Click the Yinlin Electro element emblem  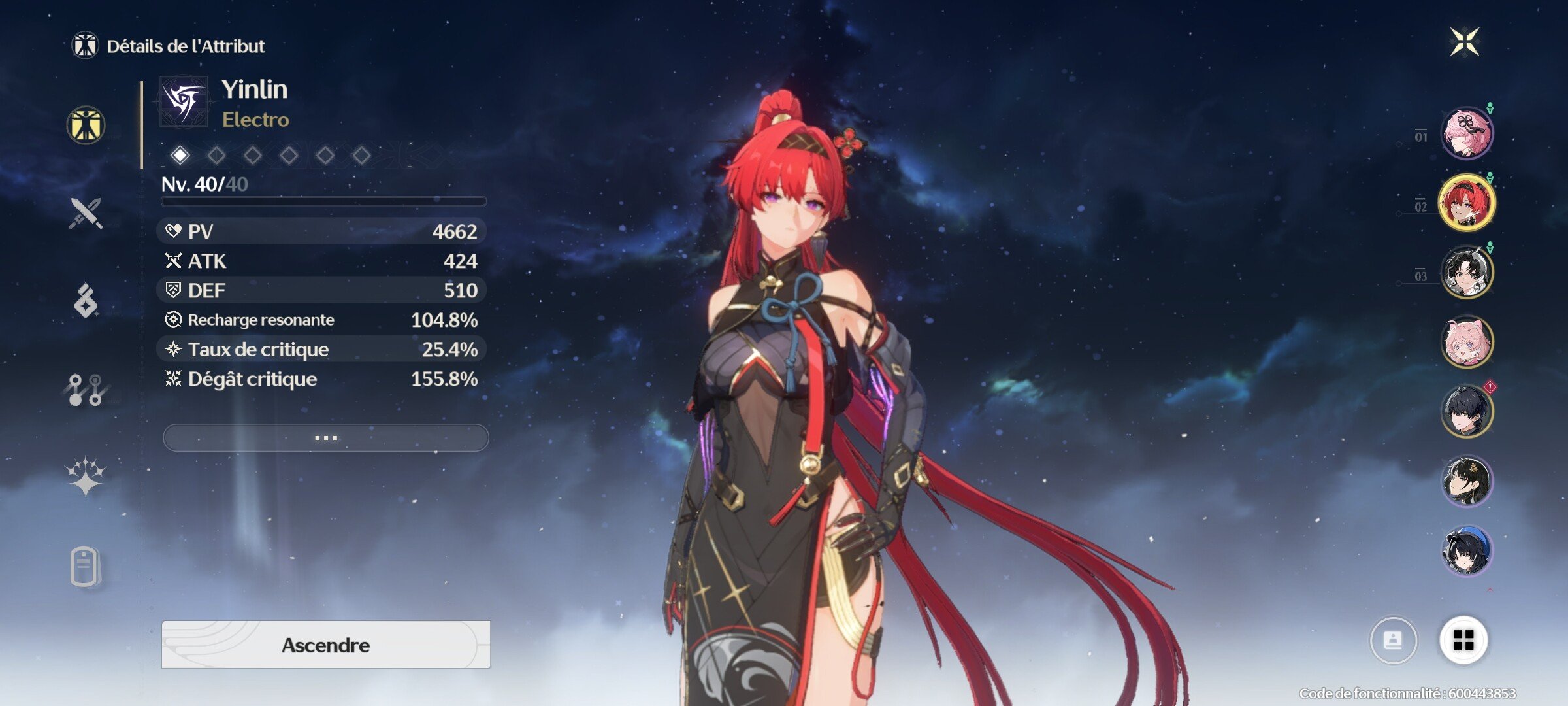coord(184,102)
